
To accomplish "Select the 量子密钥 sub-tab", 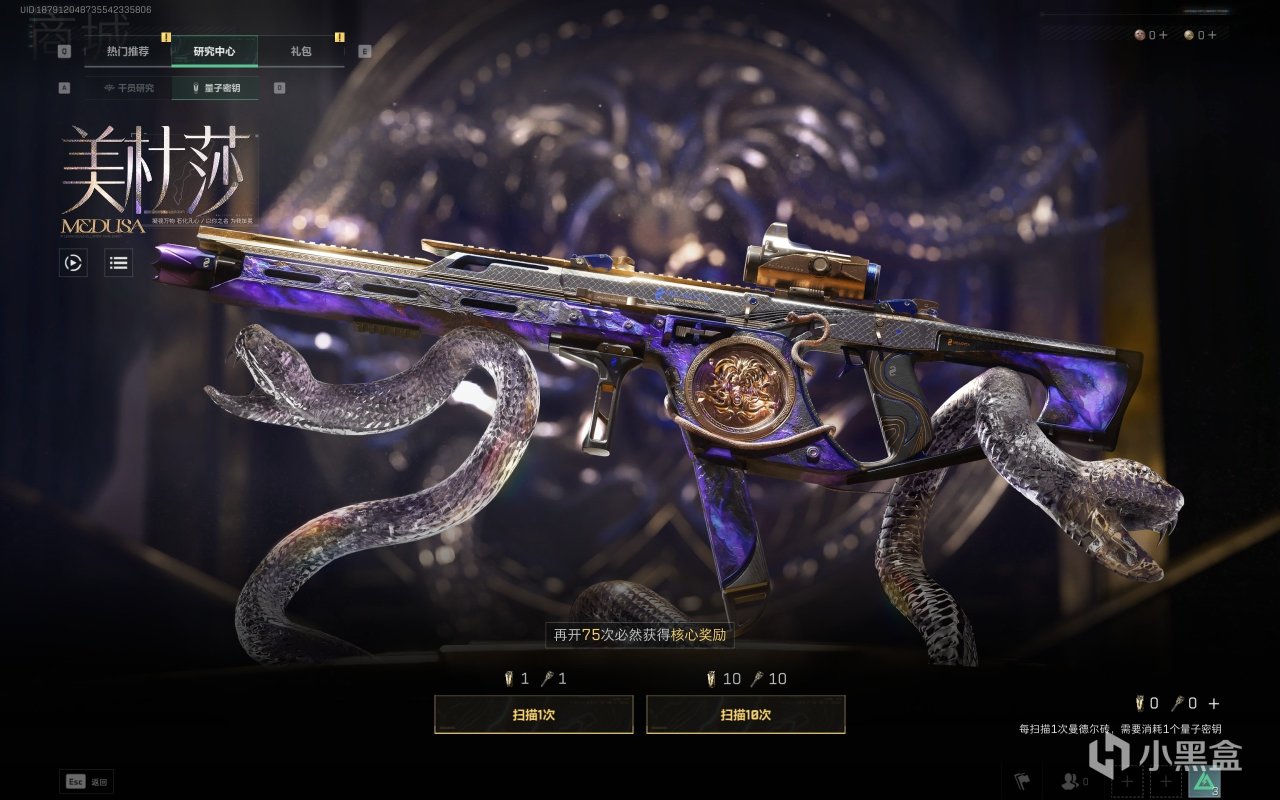I will coord(215,88).
